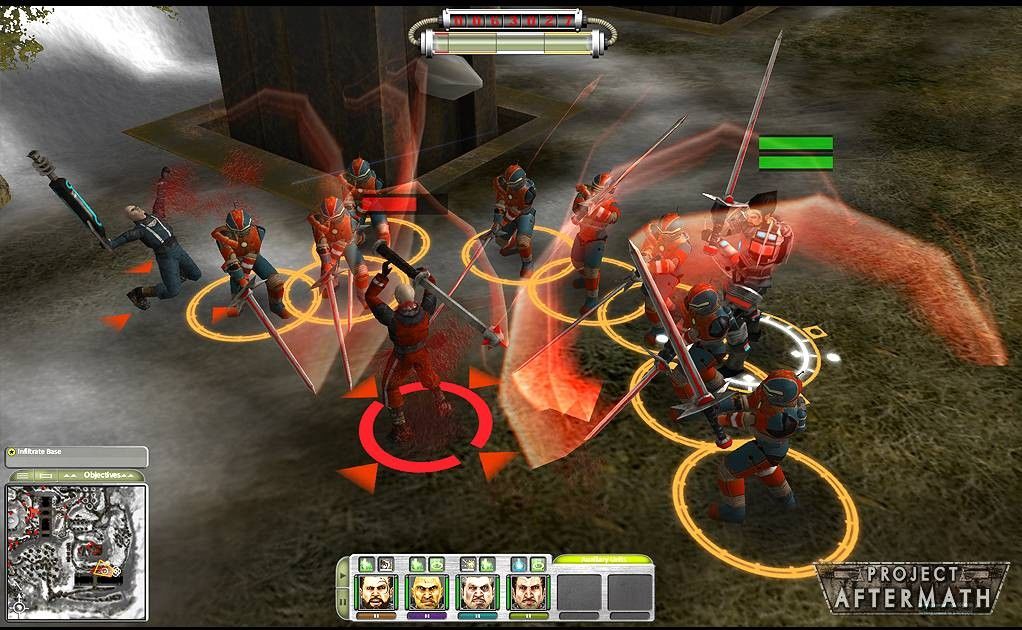Click the minimap

76,550
